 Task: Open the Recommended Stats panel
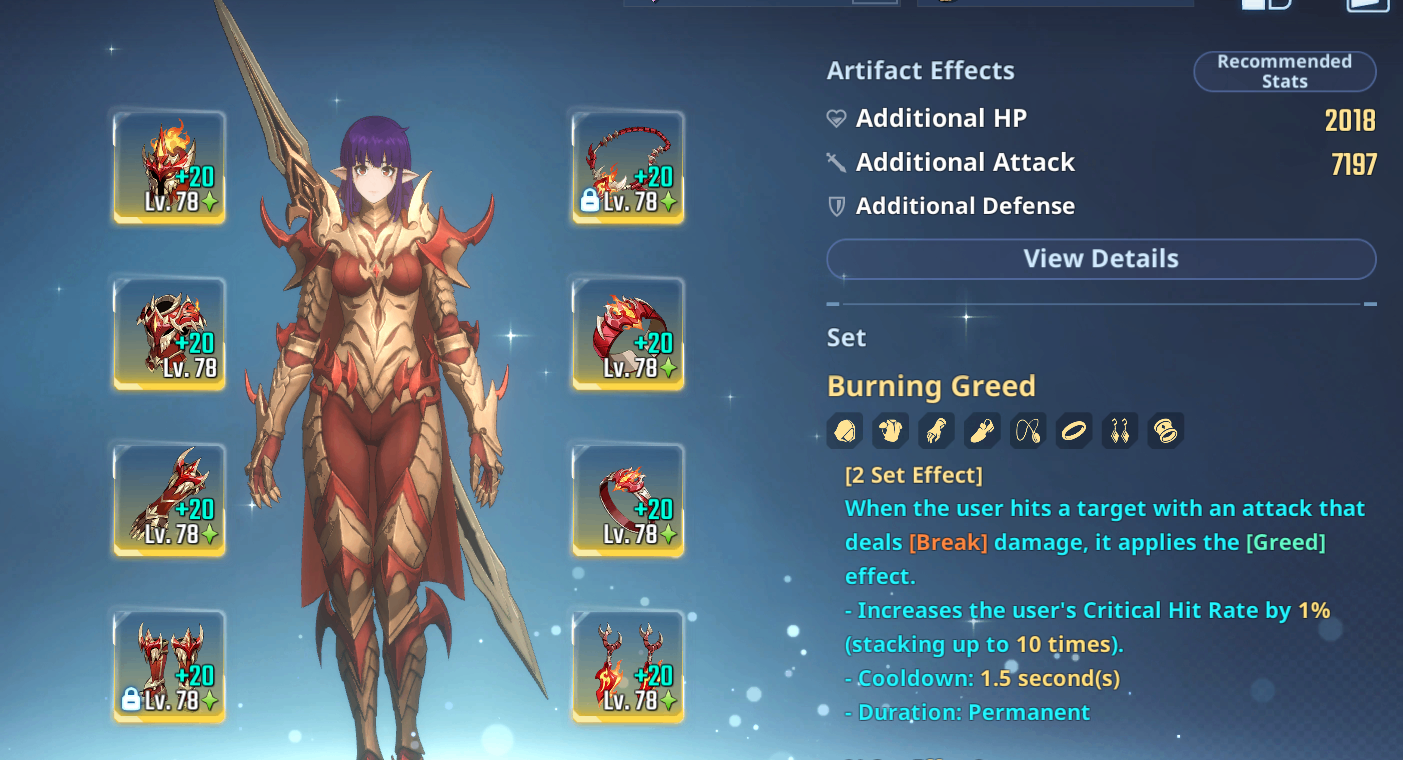tap(1284, 72)
